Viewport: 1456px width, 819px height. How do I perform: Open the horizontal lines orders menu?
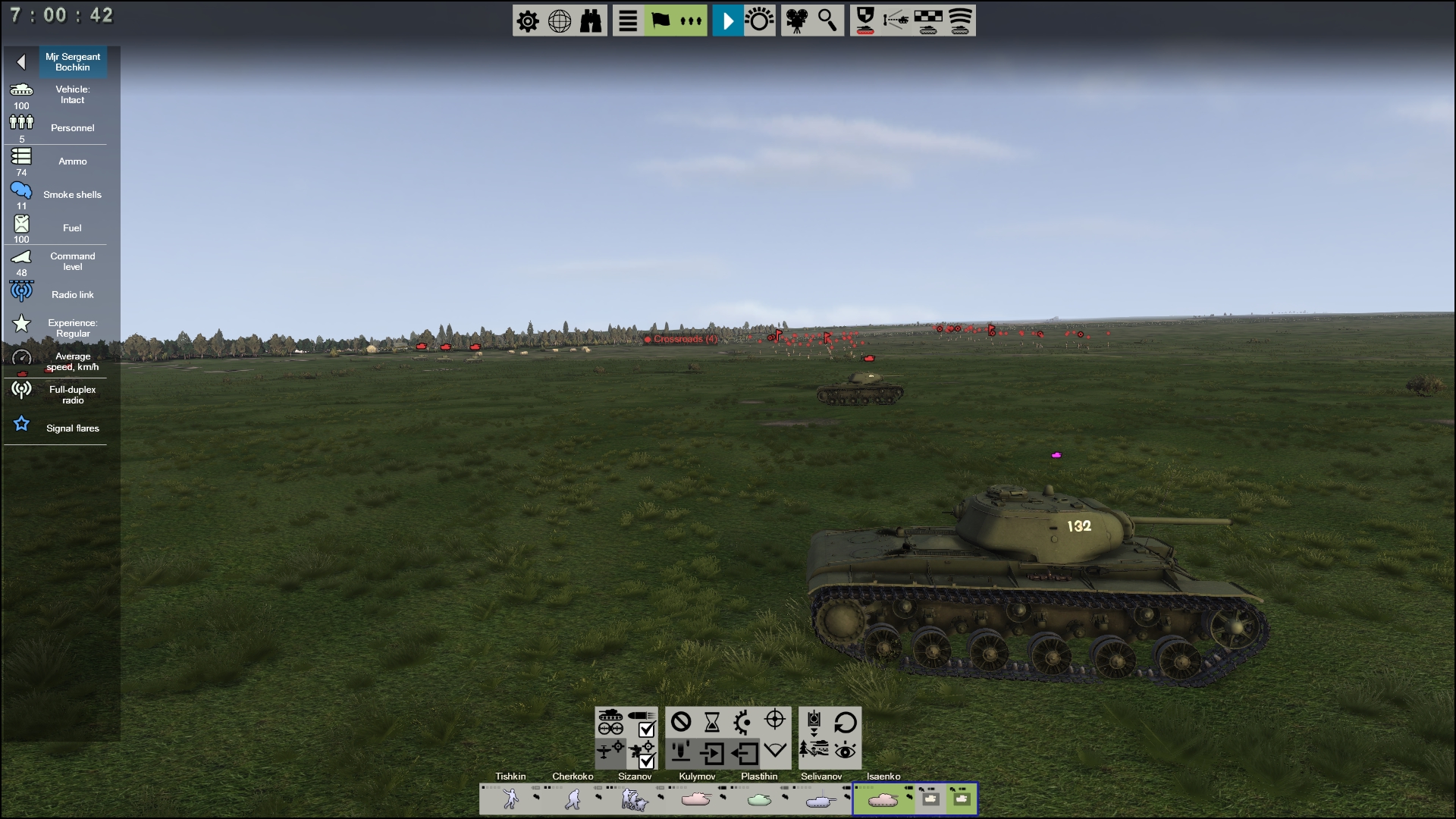click(626, 20)
